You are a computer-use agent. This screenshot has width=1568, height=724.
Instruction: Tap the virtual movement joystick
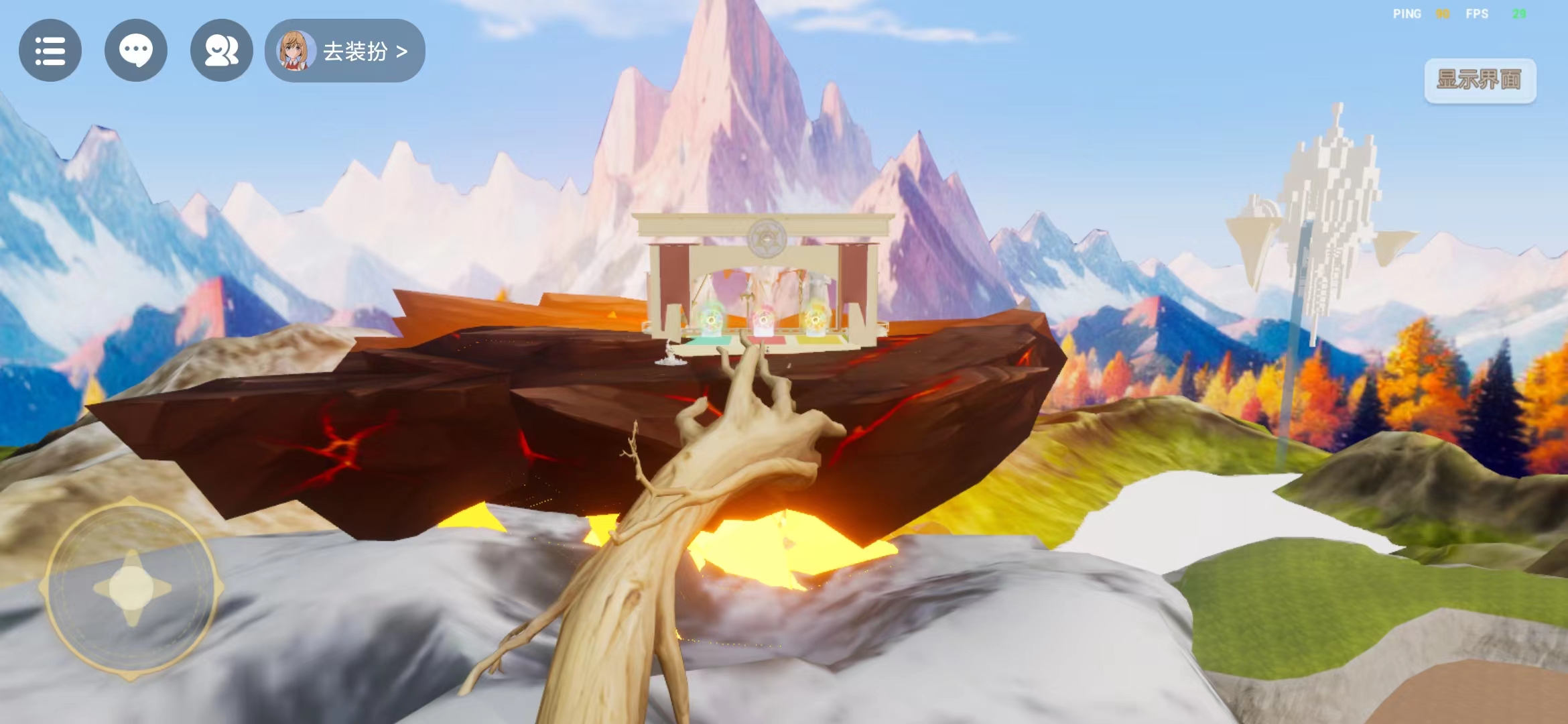pos(131,588)
